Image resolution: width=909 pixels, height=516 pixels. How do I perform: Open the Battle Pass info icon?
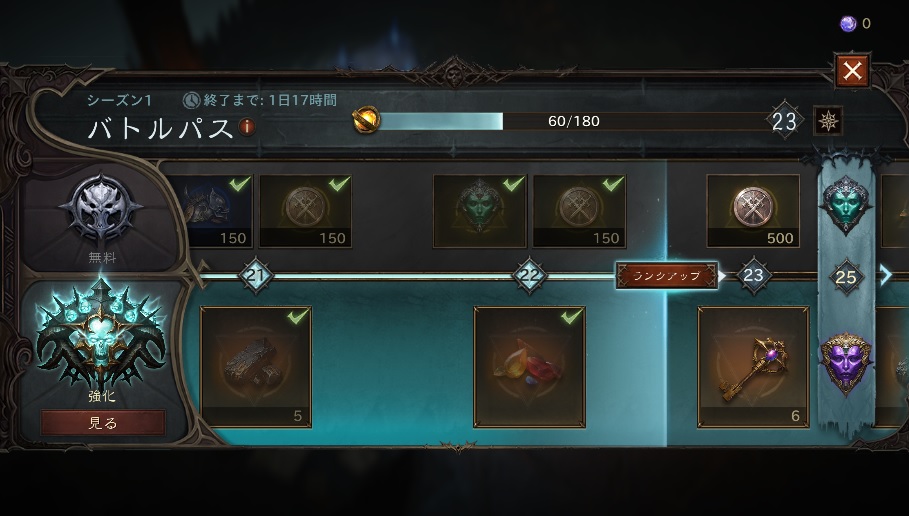(247, 127)
